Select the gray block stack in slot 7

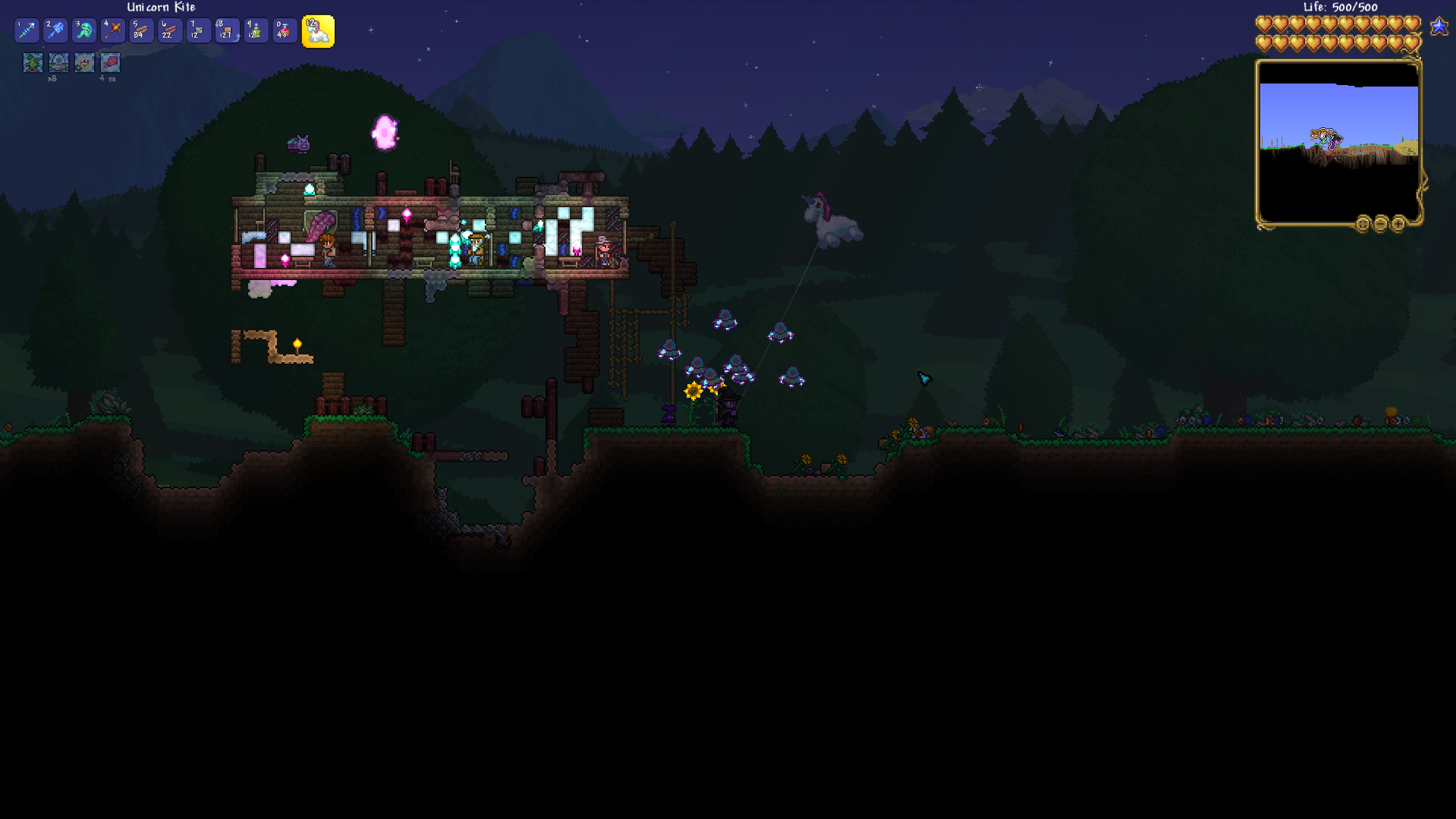point(199,31)
